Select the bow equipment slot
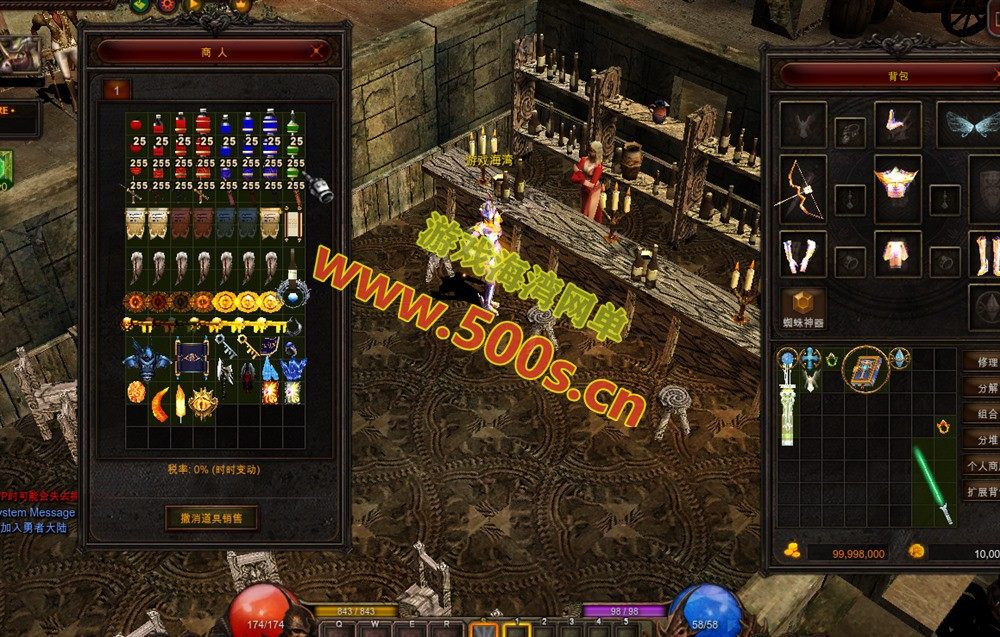The width and height of the screenshot is (1000, 637). [x=802, y=190]
